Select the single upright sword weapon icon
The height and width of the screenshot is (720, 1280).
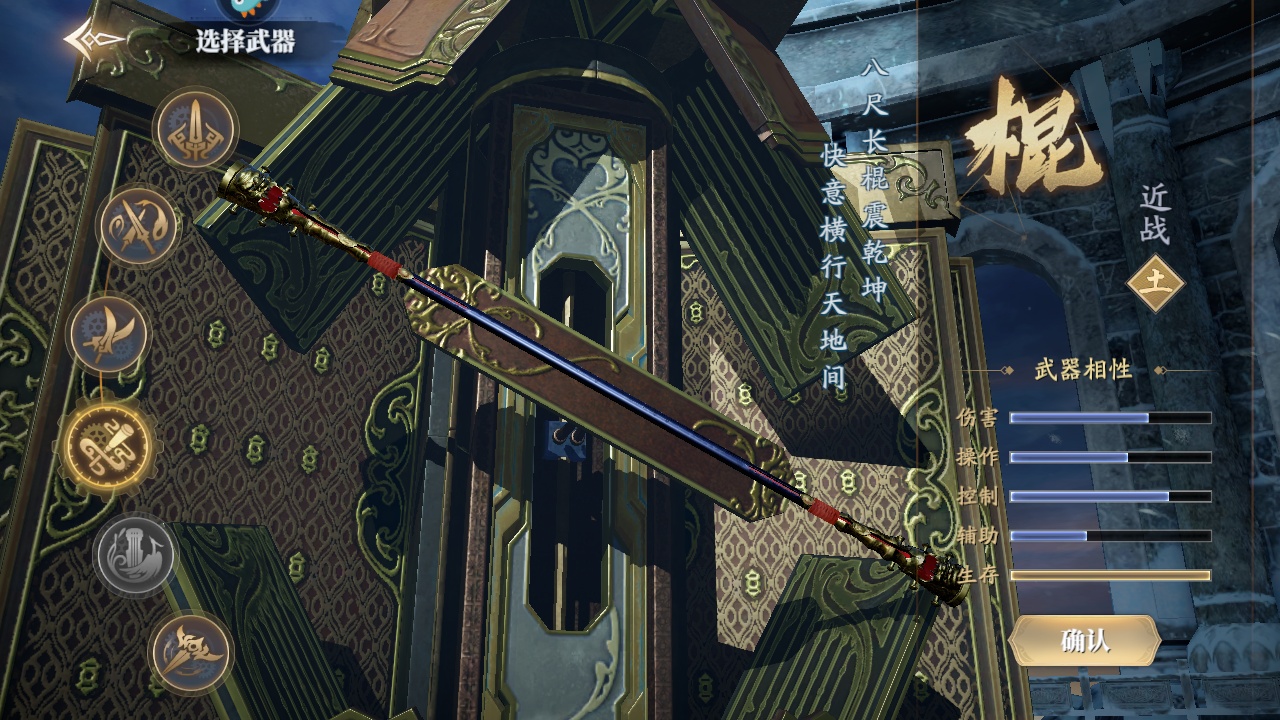point(196,130)
